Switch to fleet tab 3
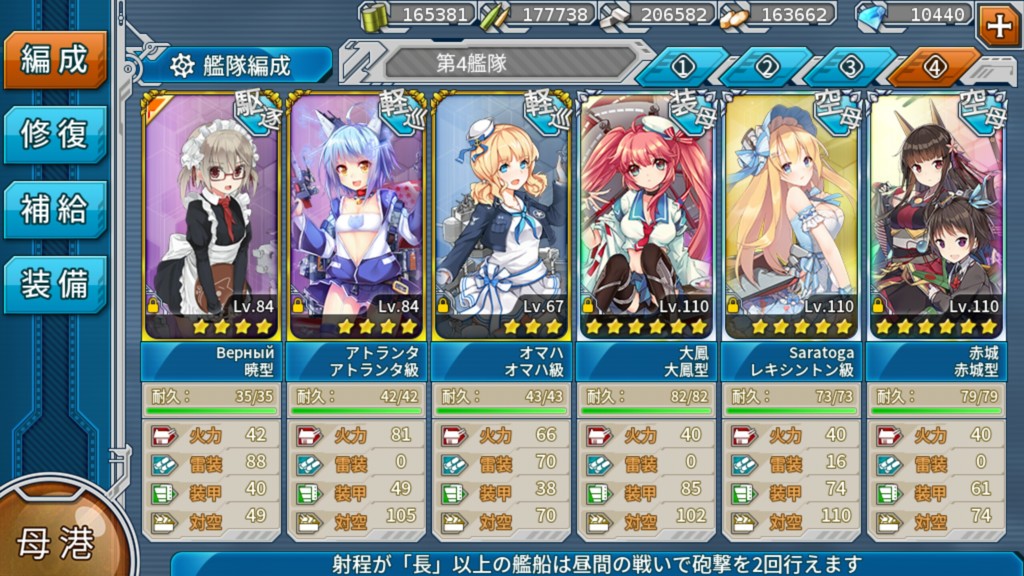Viewport: 1024px width, 576px height. 851,67
